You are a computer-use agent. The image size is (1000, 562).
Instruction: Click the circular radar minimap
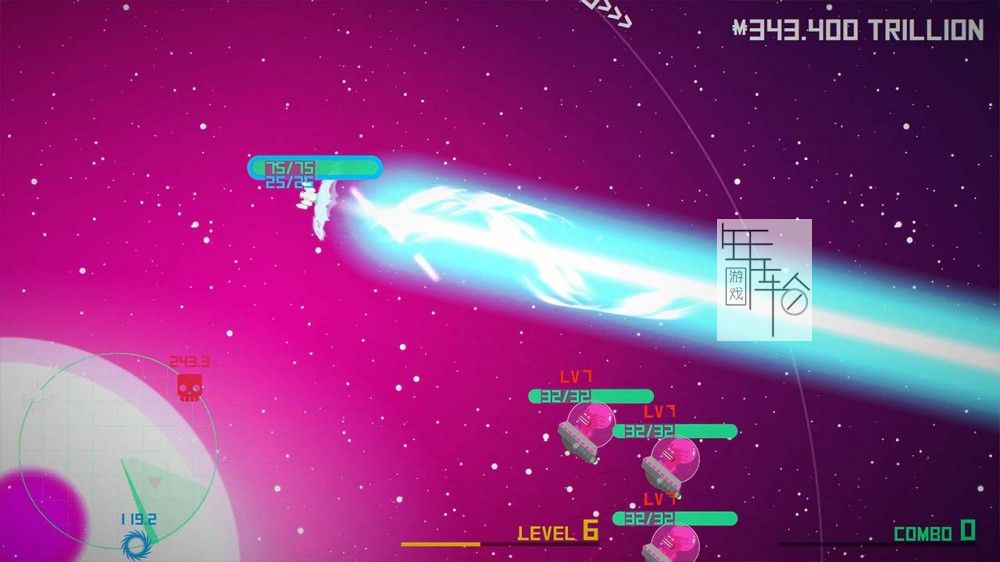pyautogui.click(x=117, y=451)
